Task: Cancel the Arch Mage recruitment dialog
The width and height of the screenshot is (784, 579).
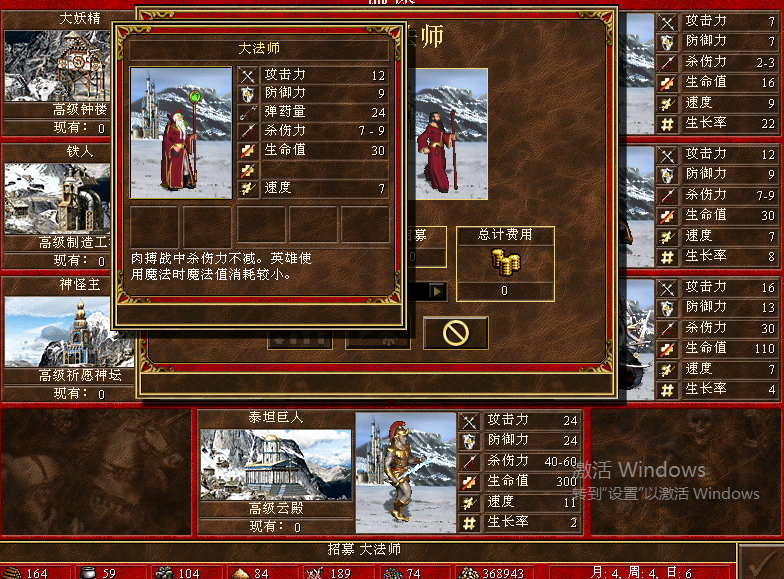Action: pyautogui.click(x=456, y=333)
